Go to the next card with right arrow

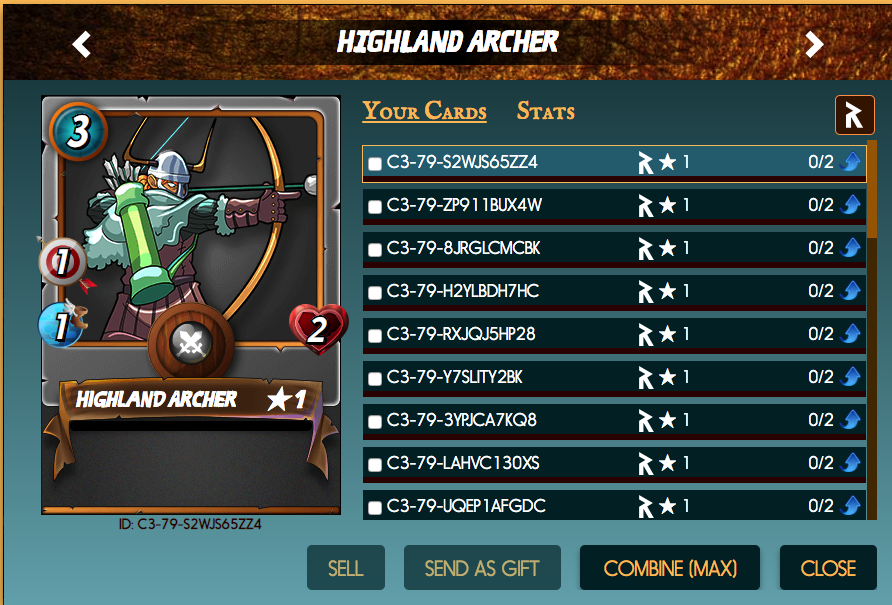(x=814, y=44)
